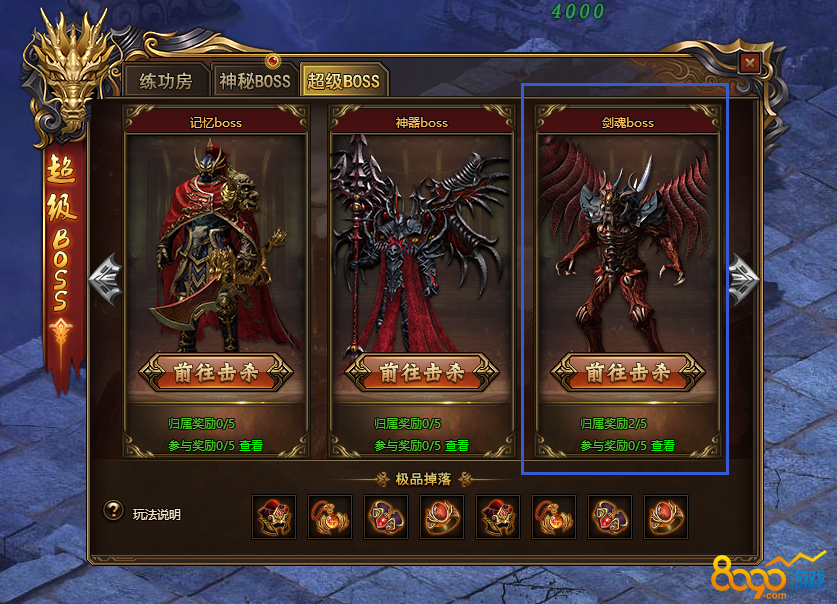Image resolution: width=837 pixels, height=604 pixels.
Task: Open the 玩法说明 question mark help
Action: coord(114,511)
